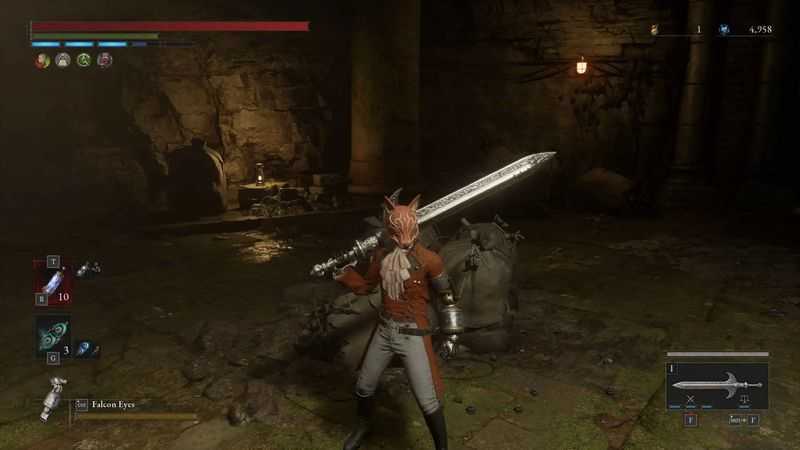Image resolution: width=800 pixels, height=450 pixels.
Task: Click the blue Ergo currency icon
Action: click(724, 30)
